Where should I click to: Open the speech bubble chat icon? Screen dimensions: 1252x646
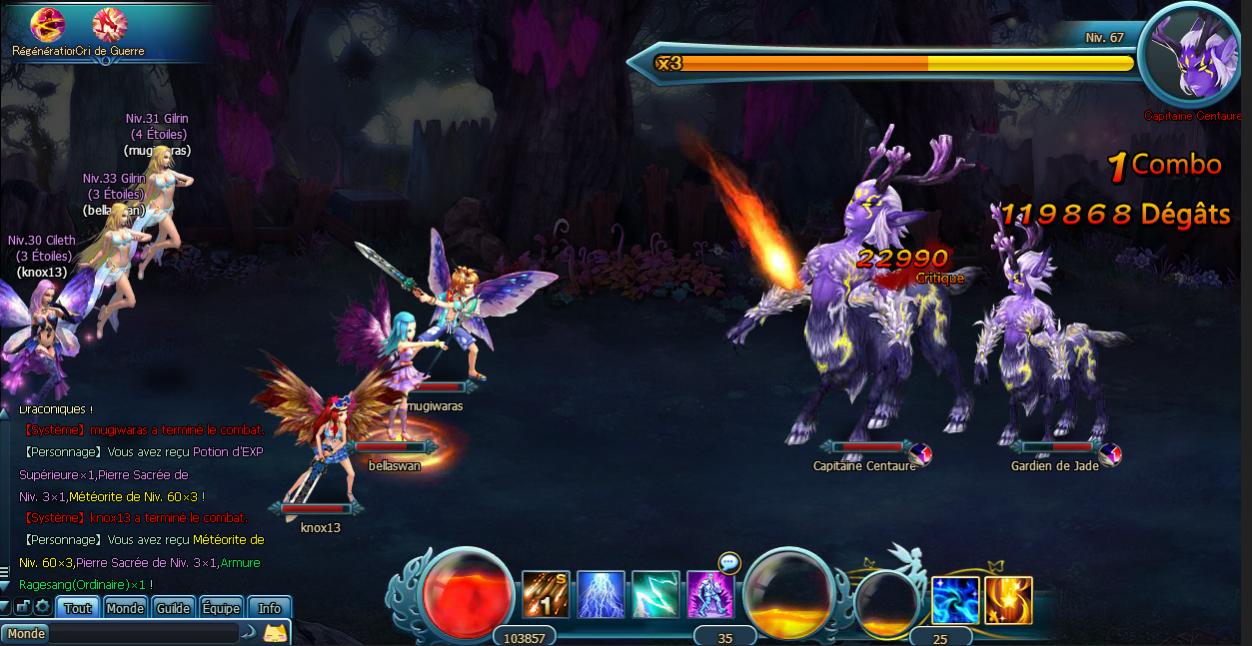pyautogui.click(x=728, y=563)
